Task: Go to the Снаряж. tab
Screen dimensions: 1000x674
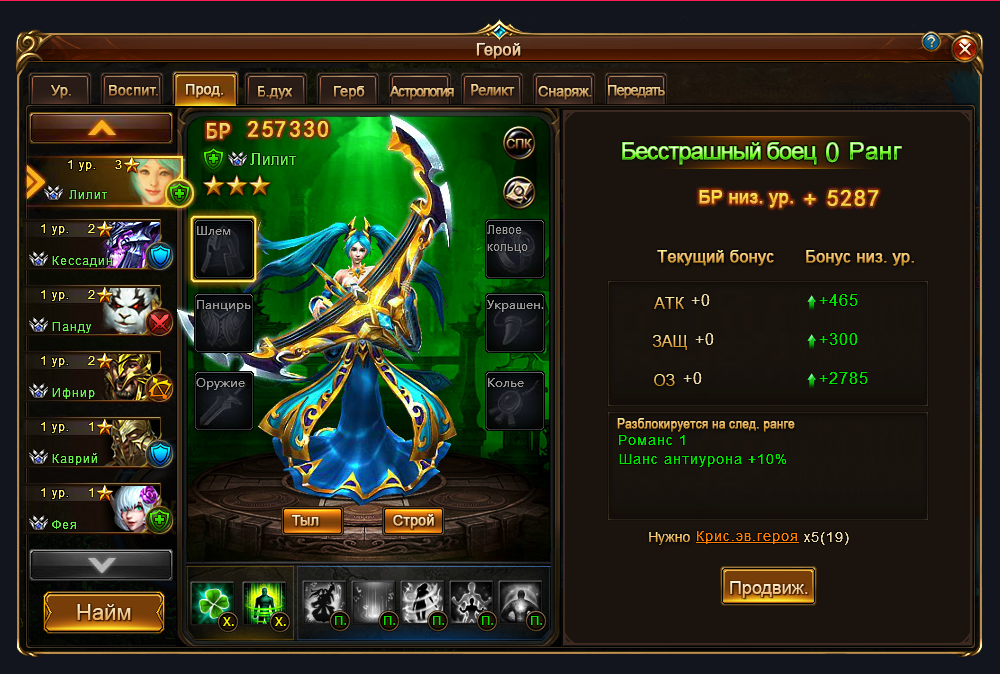Action: [564, 90]
